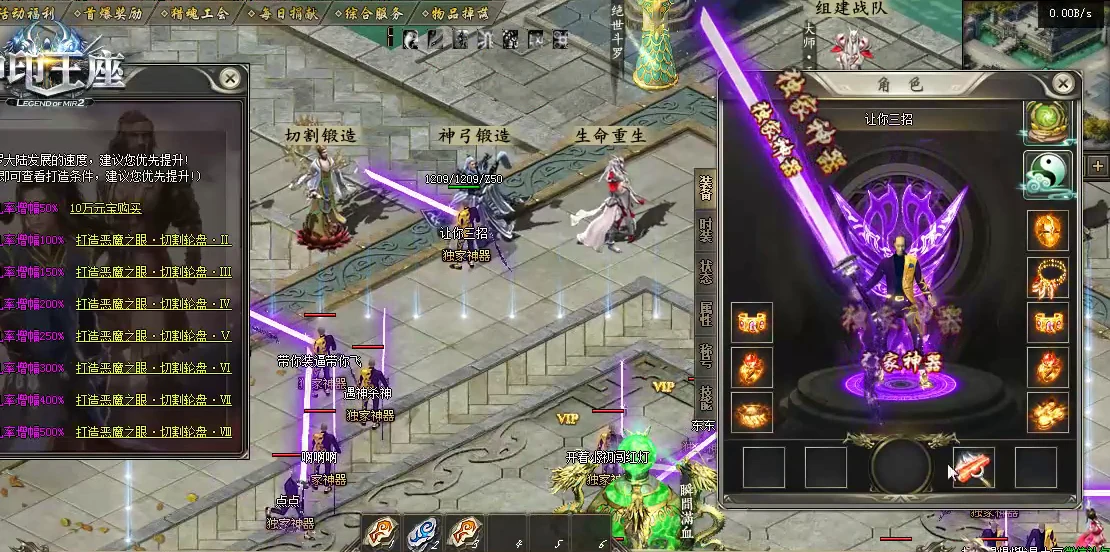The height and width of the screenshot is (552, 1110).
Task: Choose 打造恶魔之眼·切割轮盘·II link
Action: coord(153,240)
